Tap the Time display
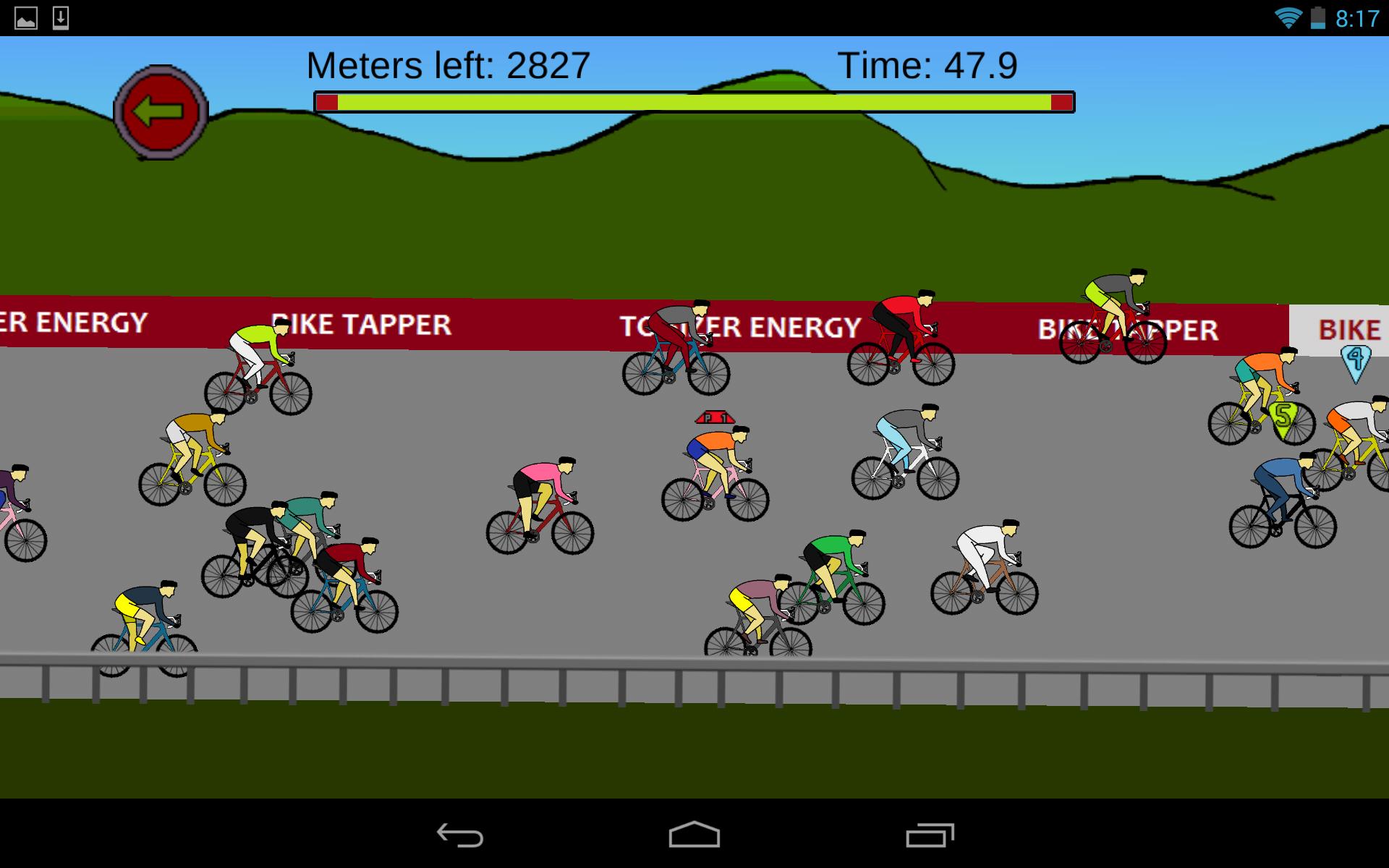This screenshot has width=1389, height=868. 928,65
